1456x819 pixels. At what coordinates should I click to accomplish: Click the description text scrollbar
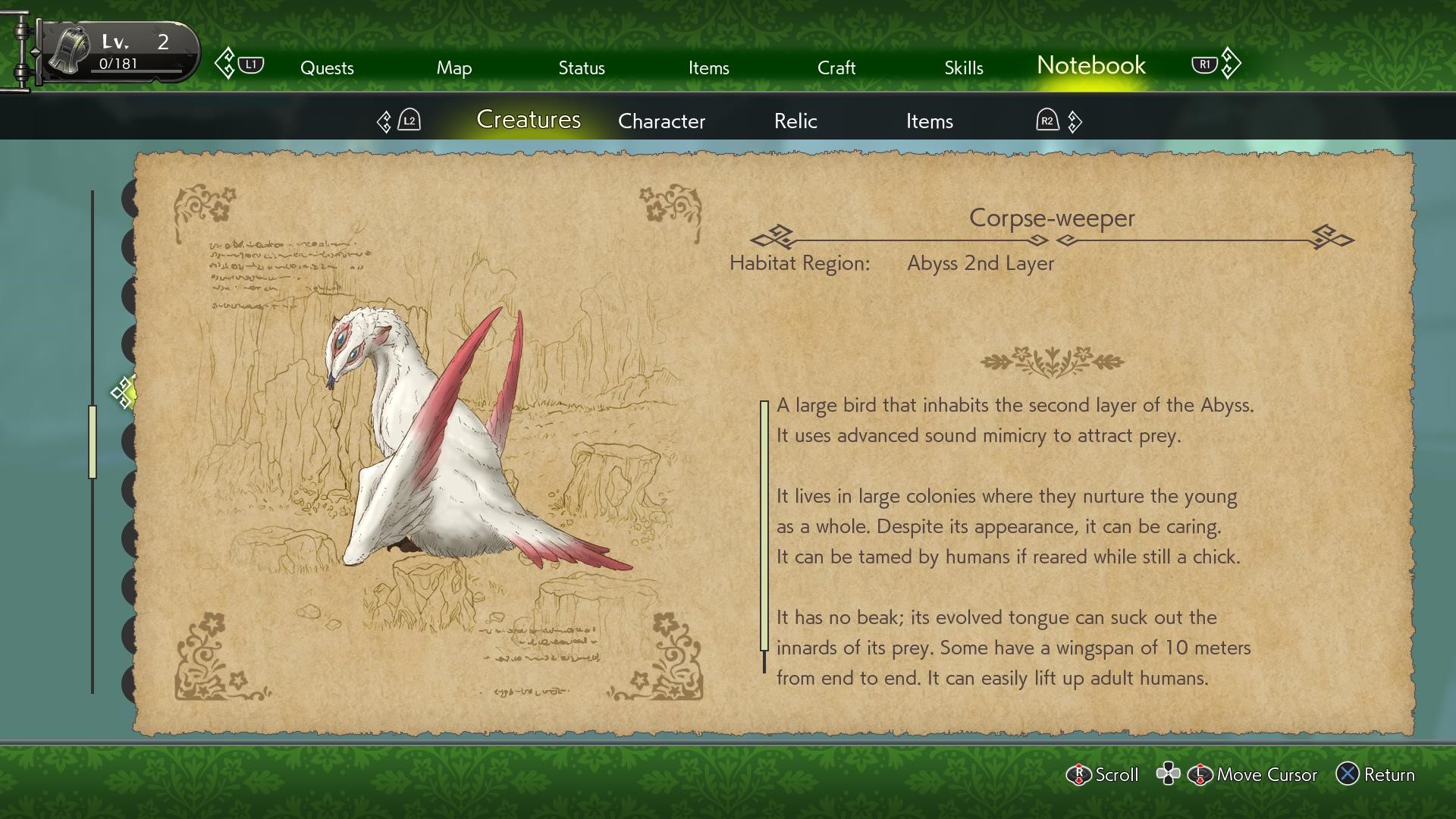[764, 526]
